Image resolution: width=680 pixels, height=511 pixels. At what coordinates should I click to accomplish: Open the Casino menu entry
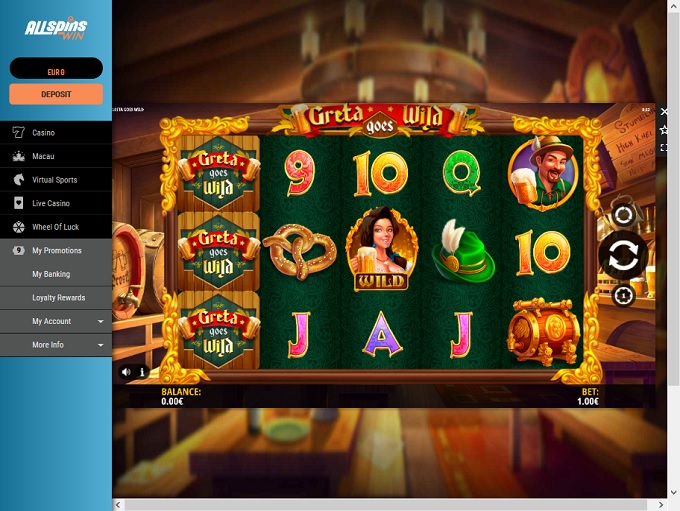pos(43,133)
